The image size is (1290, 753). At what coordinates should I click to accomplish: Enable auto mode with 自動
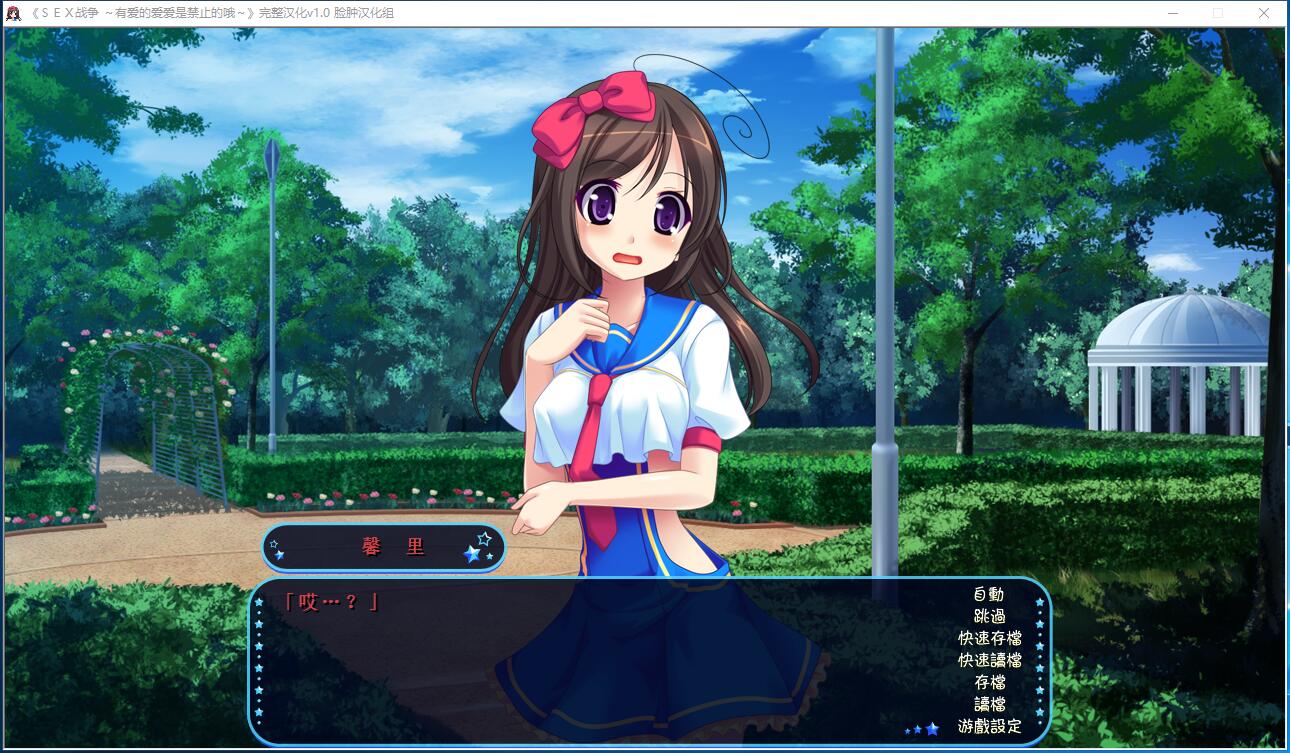[988, 594]
